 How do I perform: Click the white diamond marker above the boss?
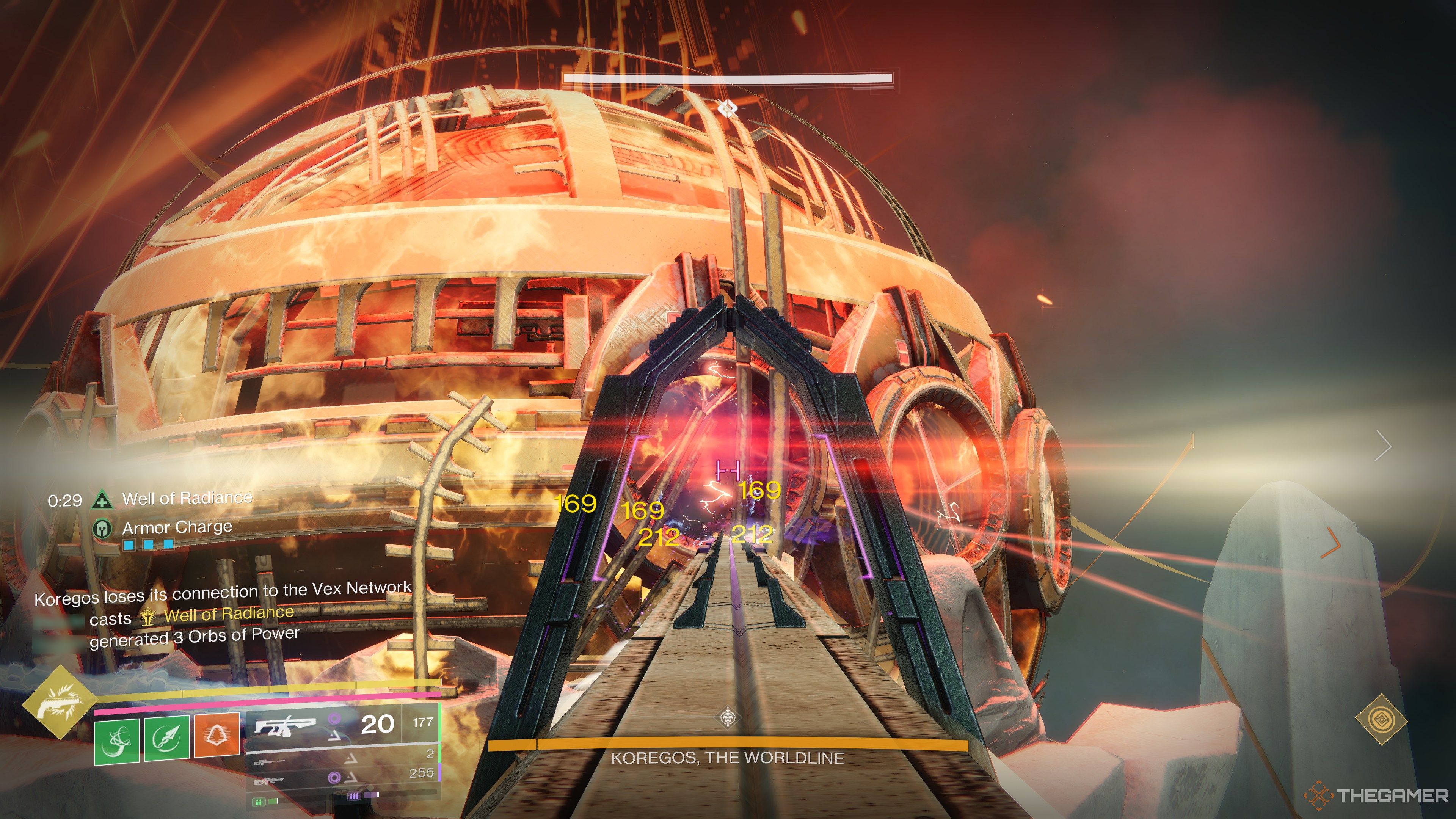tap(728, 107)
